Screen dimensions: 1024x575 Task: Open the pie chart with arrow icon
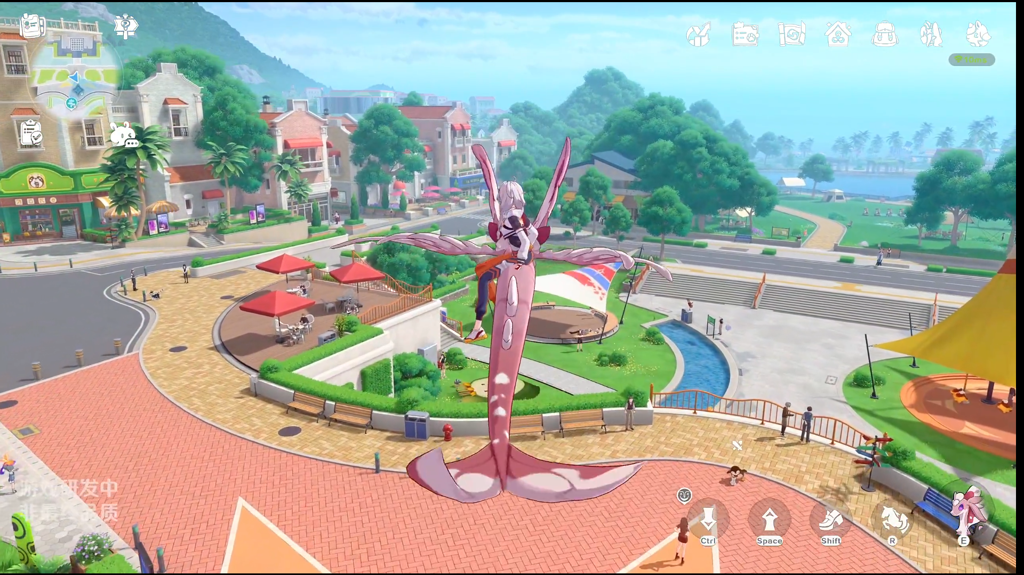coord(699,35)
